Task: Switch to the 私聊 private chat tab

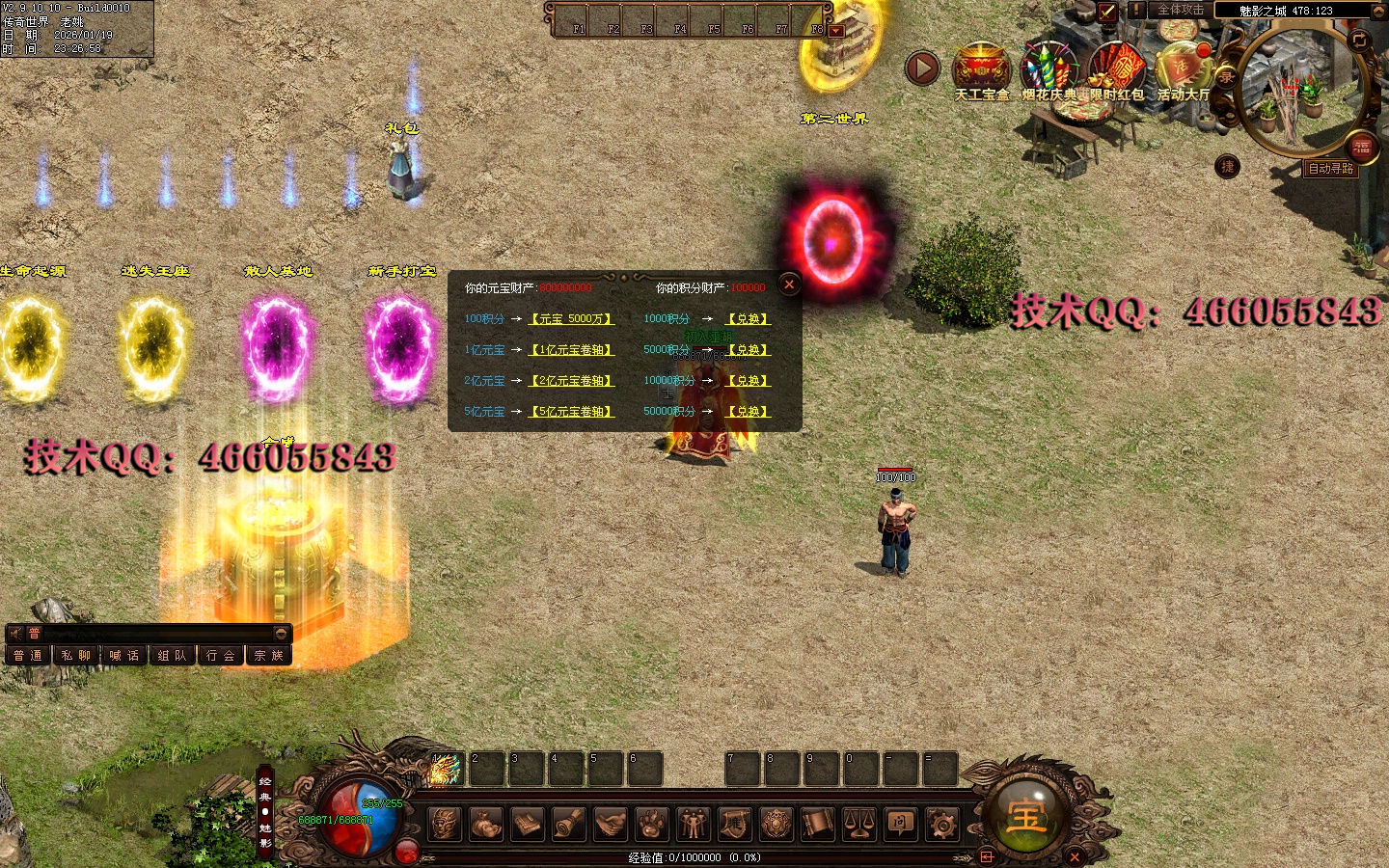Action: pyautogui.click(x=76, y=656)
